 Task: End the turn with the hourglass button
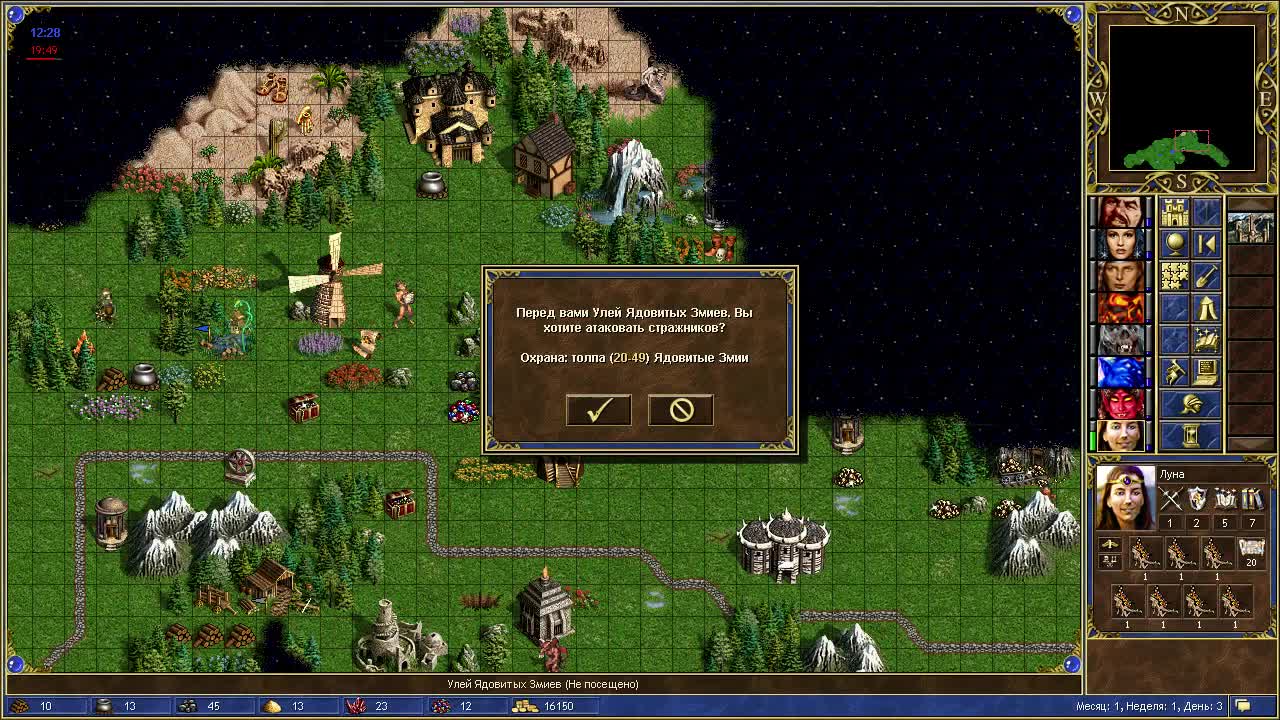(1191, 436)
